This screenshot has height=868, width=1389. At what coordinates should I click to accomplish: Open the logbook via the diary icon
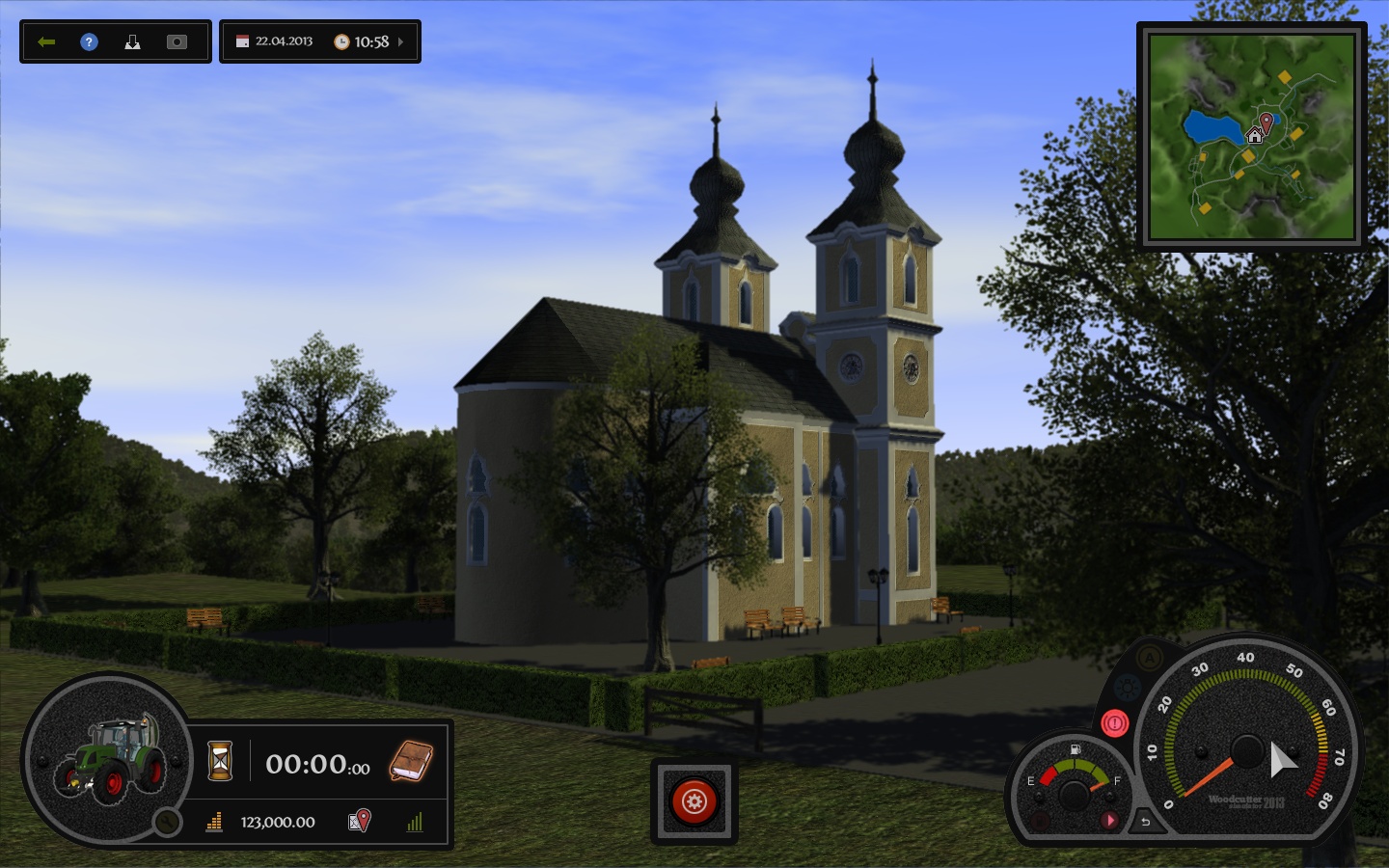(x=412, y=761)
